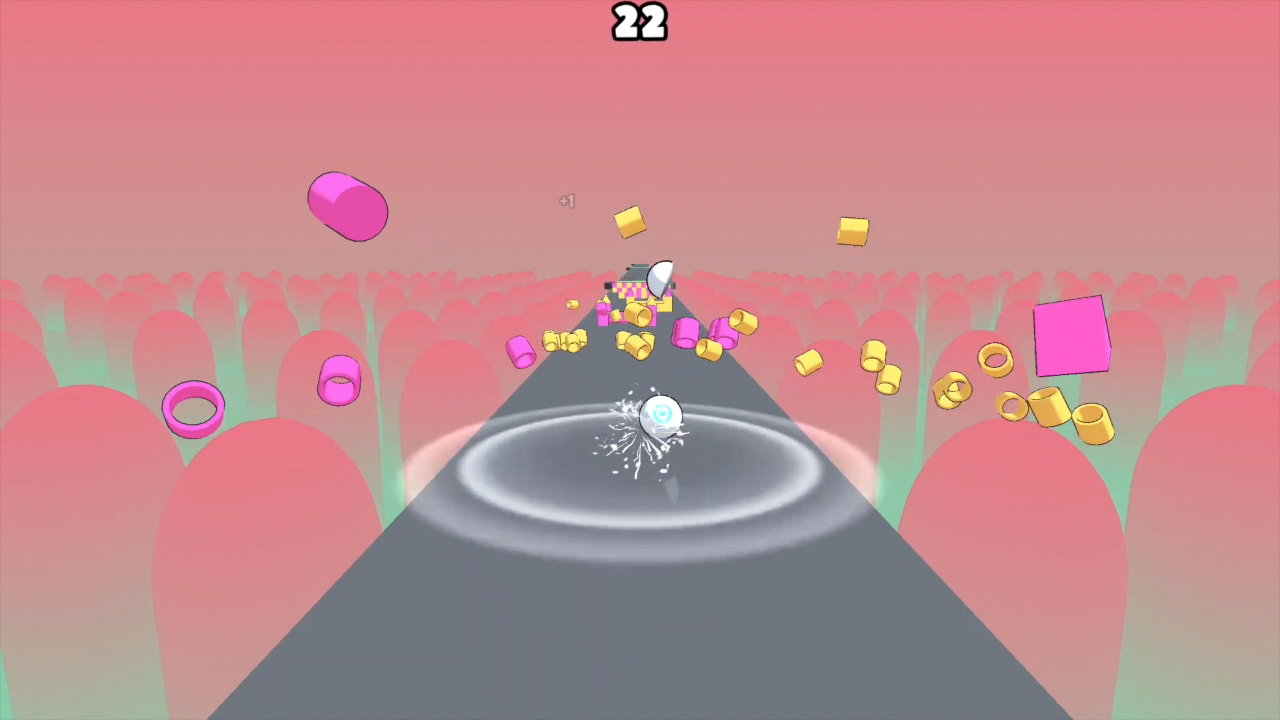This screenshot has height=720, width=1280.
Task: Click the large pink cylinder top-left
Action: [x=348, y=207]
